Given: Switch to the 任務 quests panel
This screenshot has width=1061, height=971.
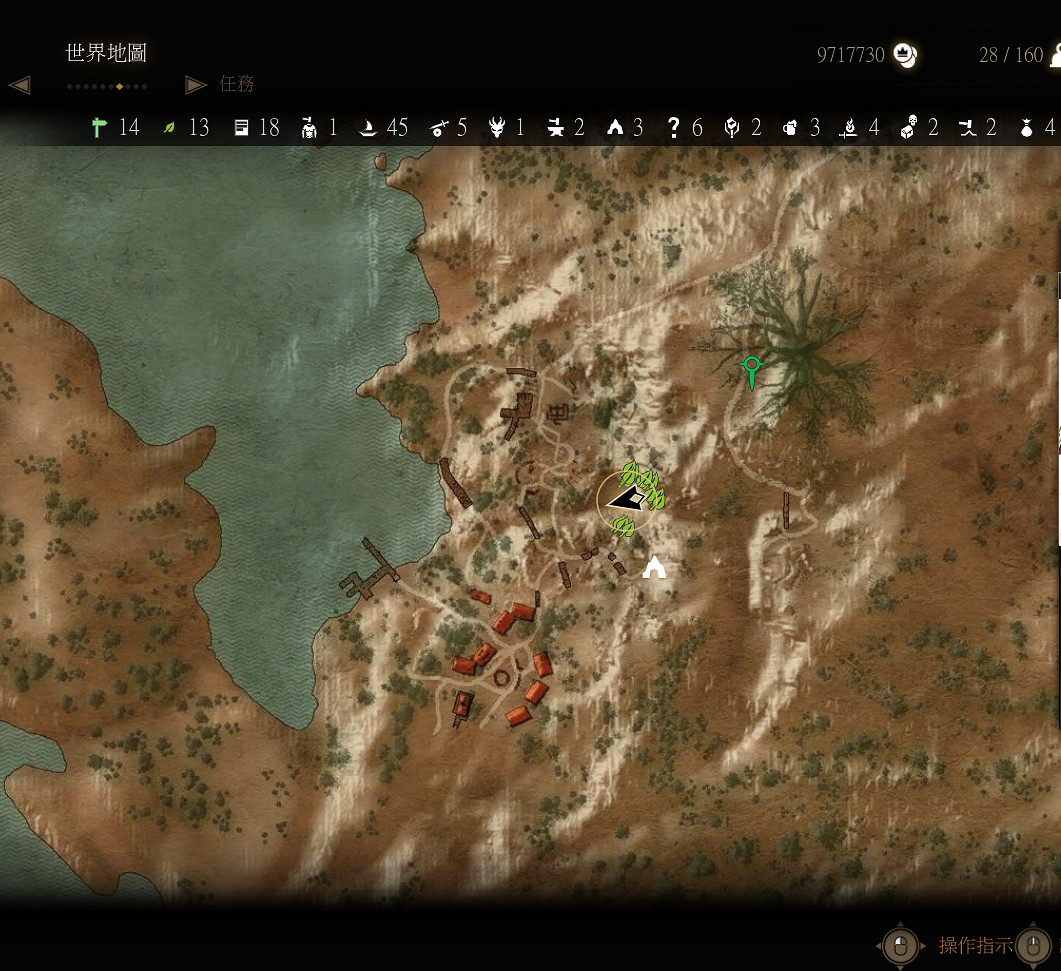Looking at the screenshot, I should (237, 84).
